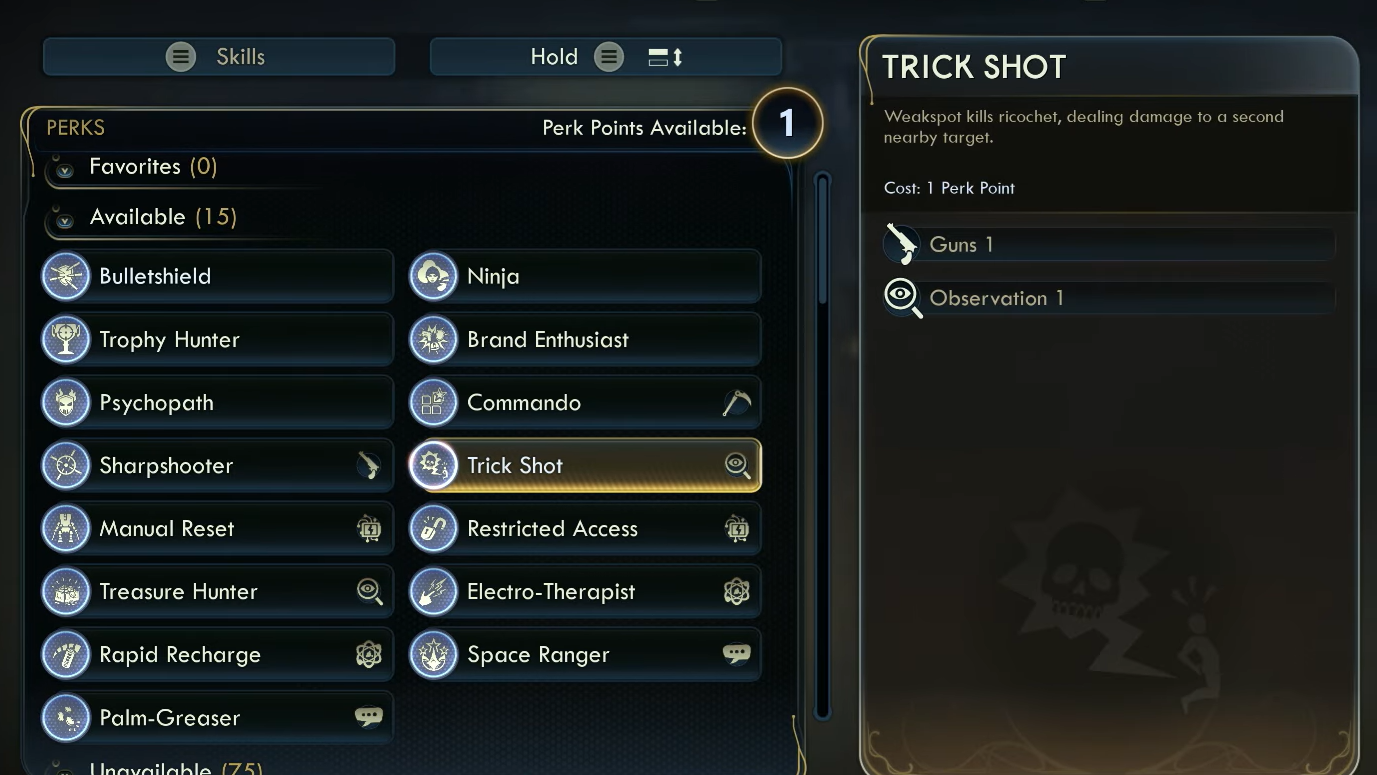Image resolution: width=1377 pixels, height=775 pixels.
Task: Pick the Electro-Therapist perk
Action: 585,591
